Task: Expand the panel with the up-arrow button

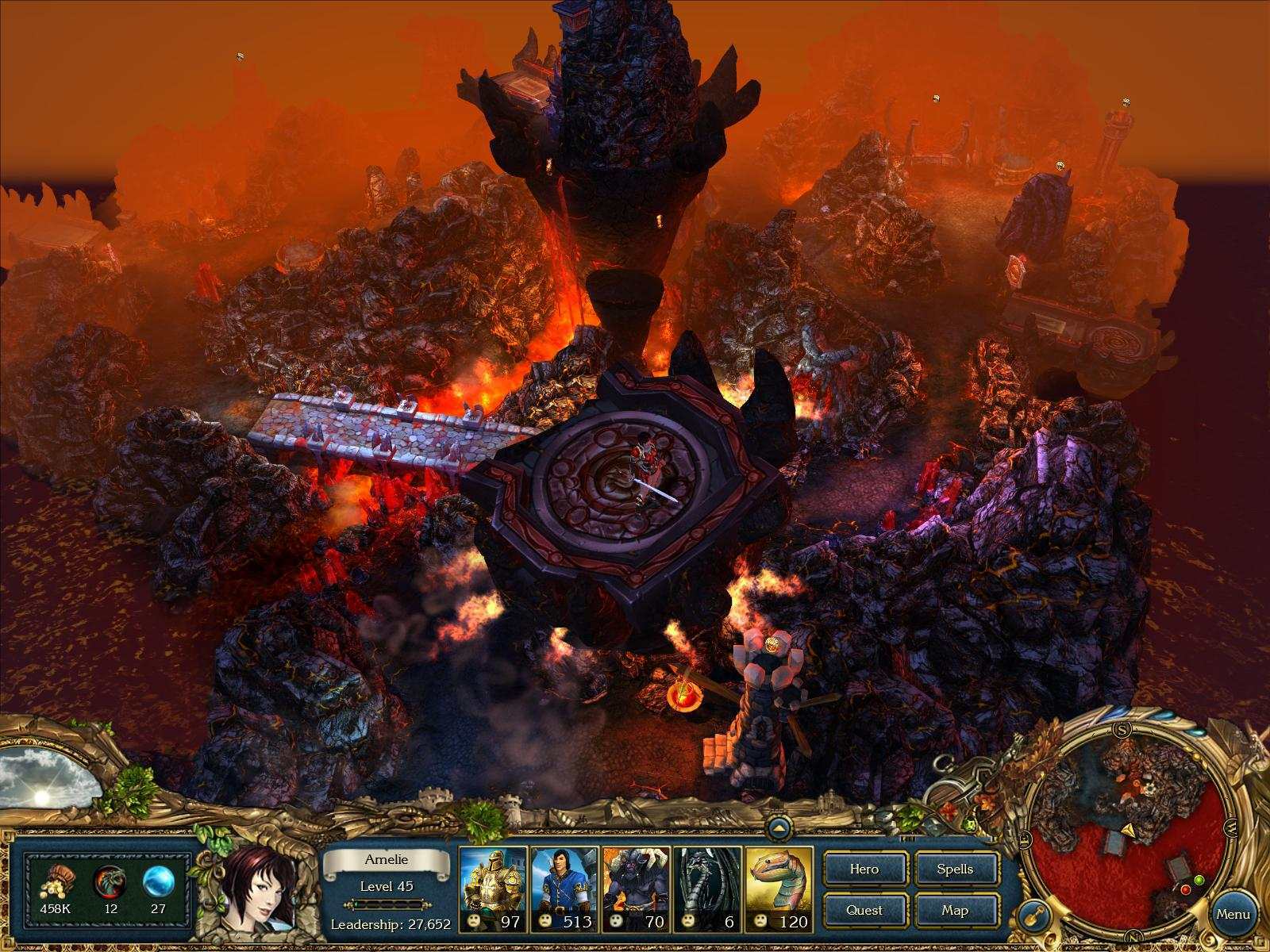Action: click(779, 829)
